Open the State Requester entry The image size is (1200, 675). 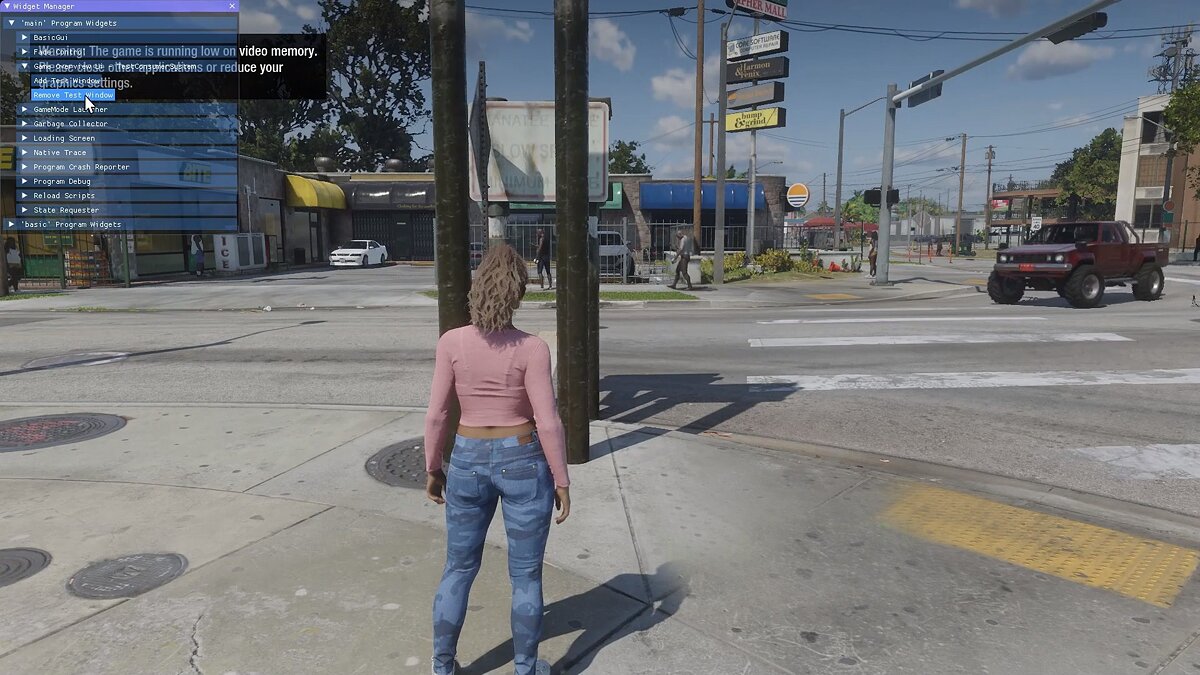(x=66, y=210)
